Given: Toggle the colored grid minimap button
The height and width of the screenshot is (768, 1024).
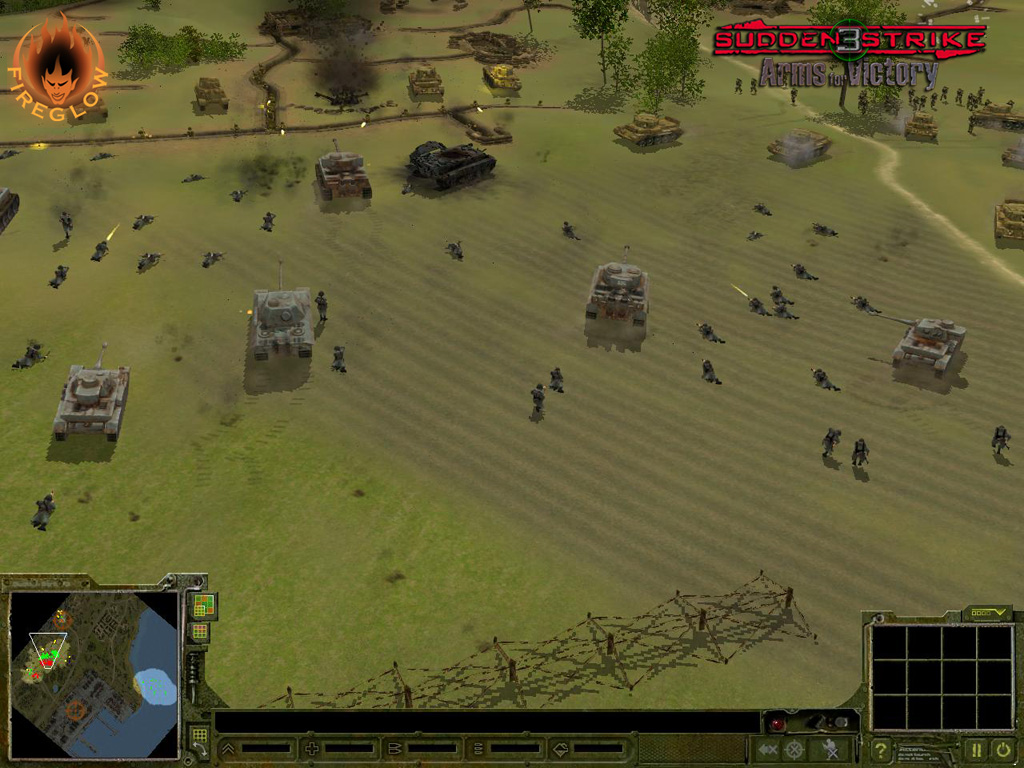Looking at the screenshot, I should (x=202, y=605).
